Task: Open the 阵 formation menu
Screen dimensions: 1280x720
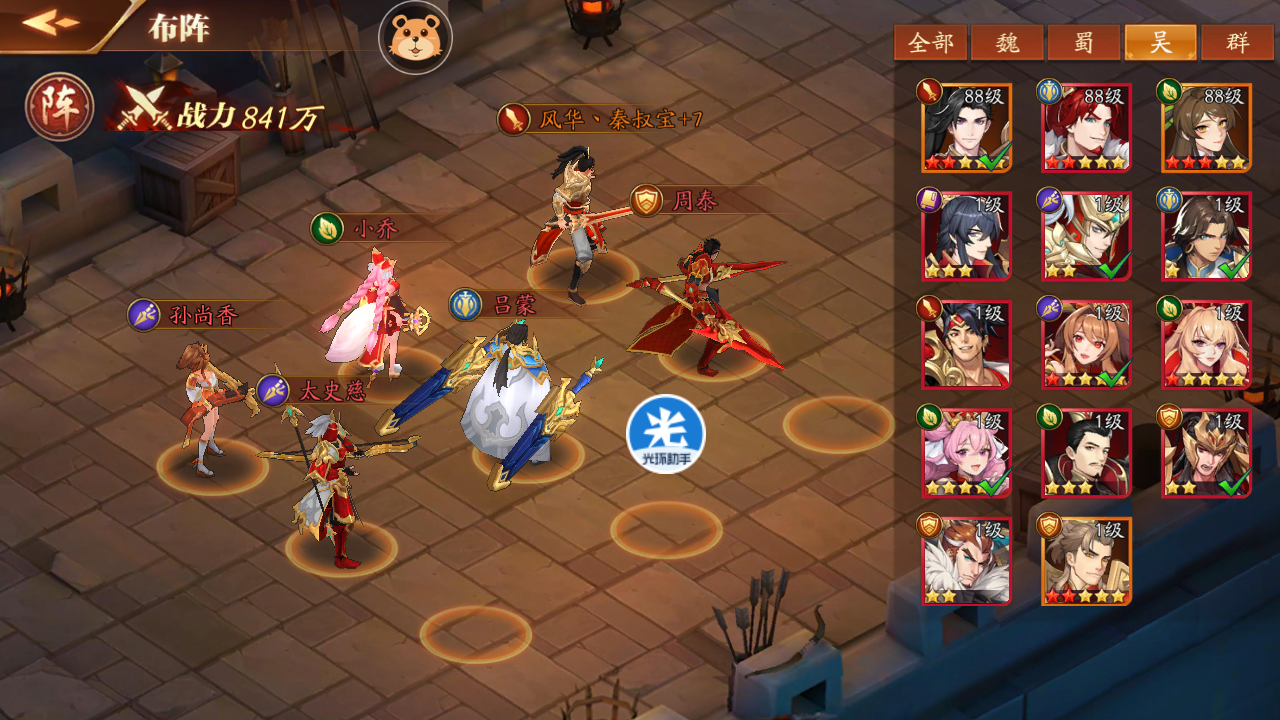Action: point(60,106)
